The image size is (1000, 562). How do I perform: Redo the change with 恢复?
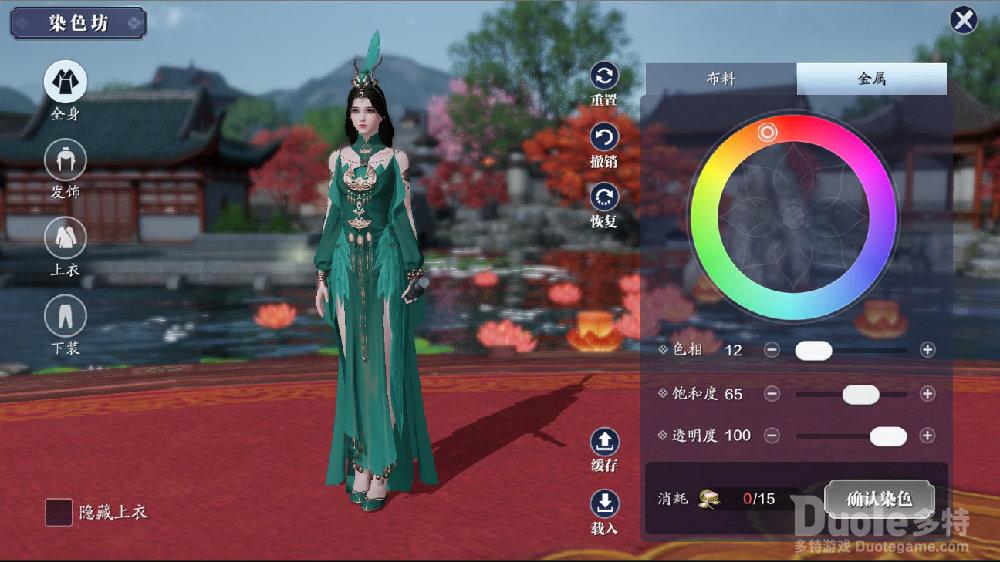coord(604,197)
